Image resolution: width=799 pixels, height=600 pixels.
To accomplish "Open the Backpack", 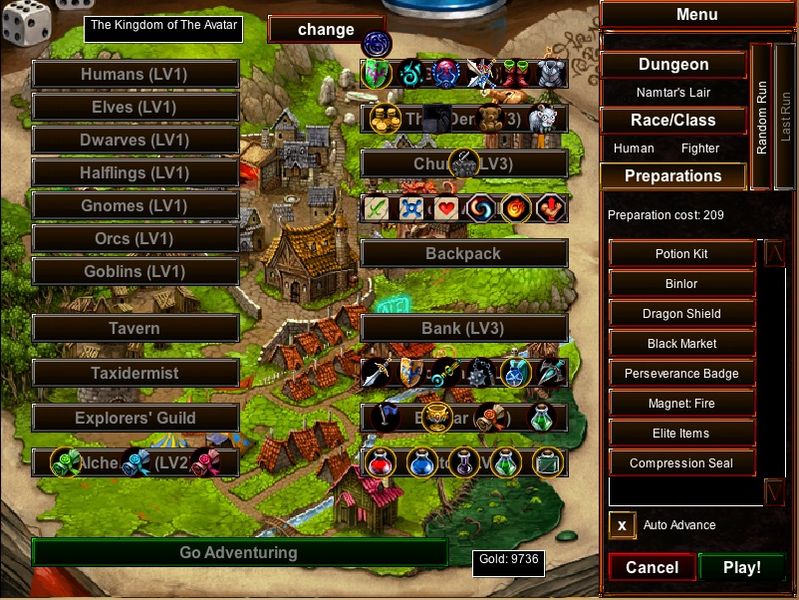I will (x=463, y=253).
